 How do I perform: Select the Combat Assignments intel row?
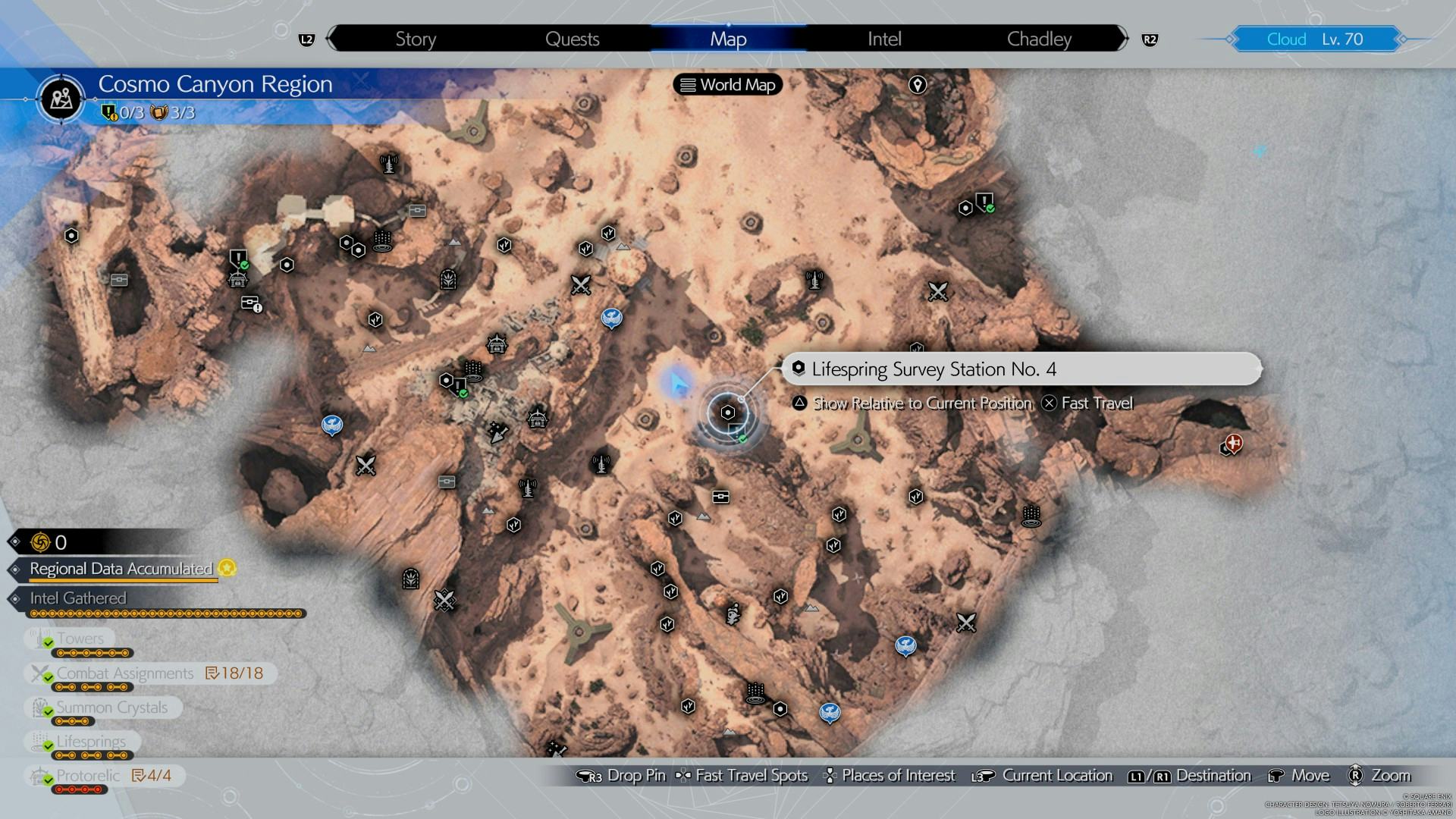pyautogui.click(x=125, y=673)
